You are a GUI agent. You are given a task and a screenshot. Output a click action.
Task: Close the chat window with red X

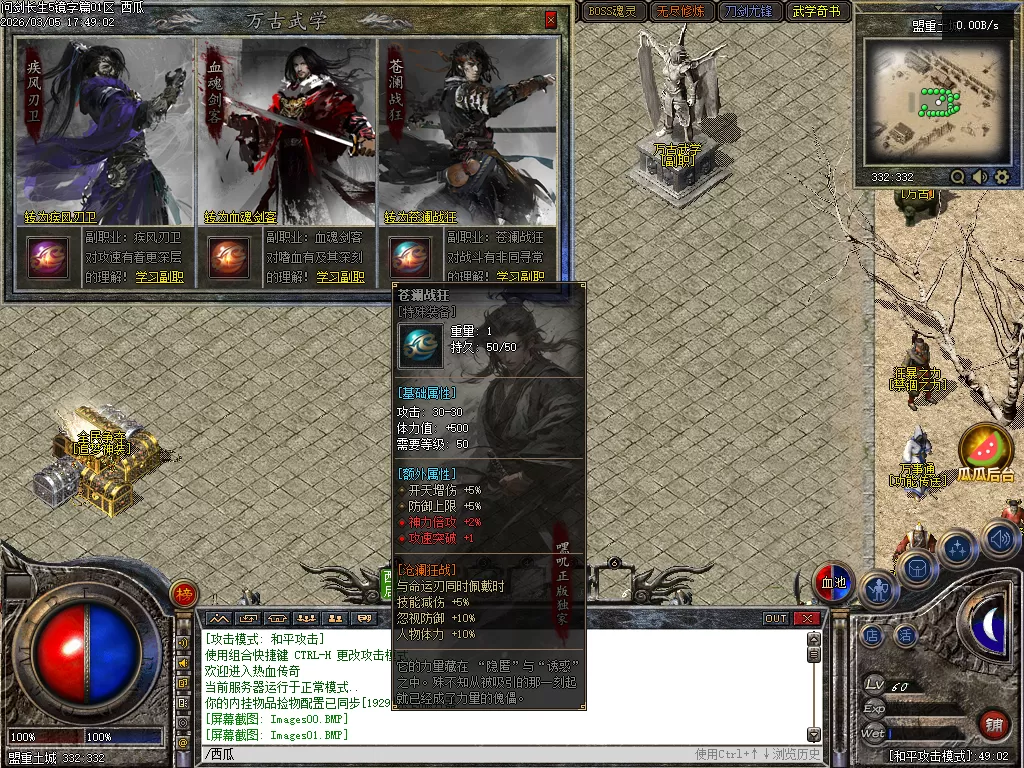tap(806, 619)
